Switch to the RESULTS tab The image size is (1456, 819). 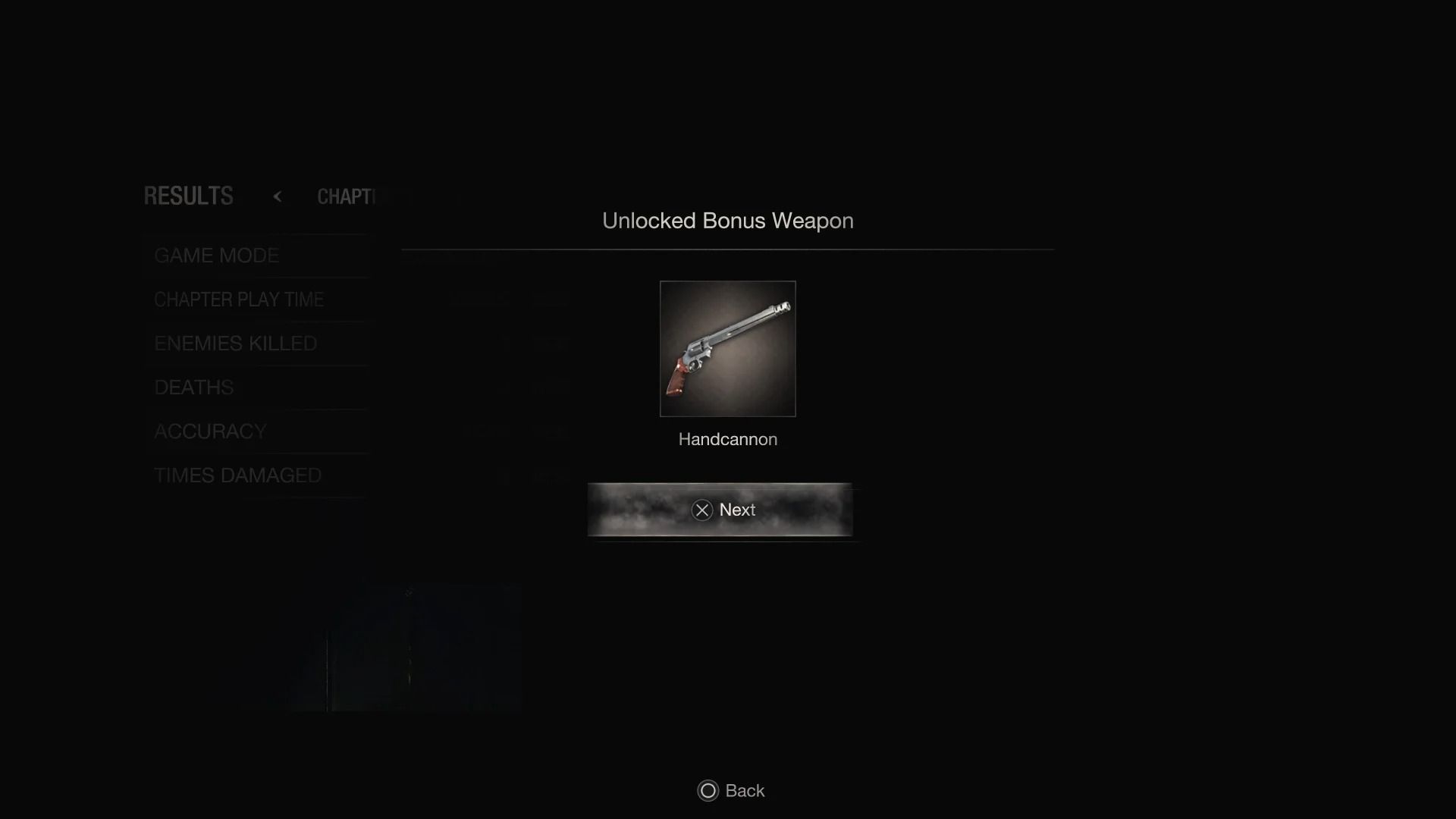187,196
